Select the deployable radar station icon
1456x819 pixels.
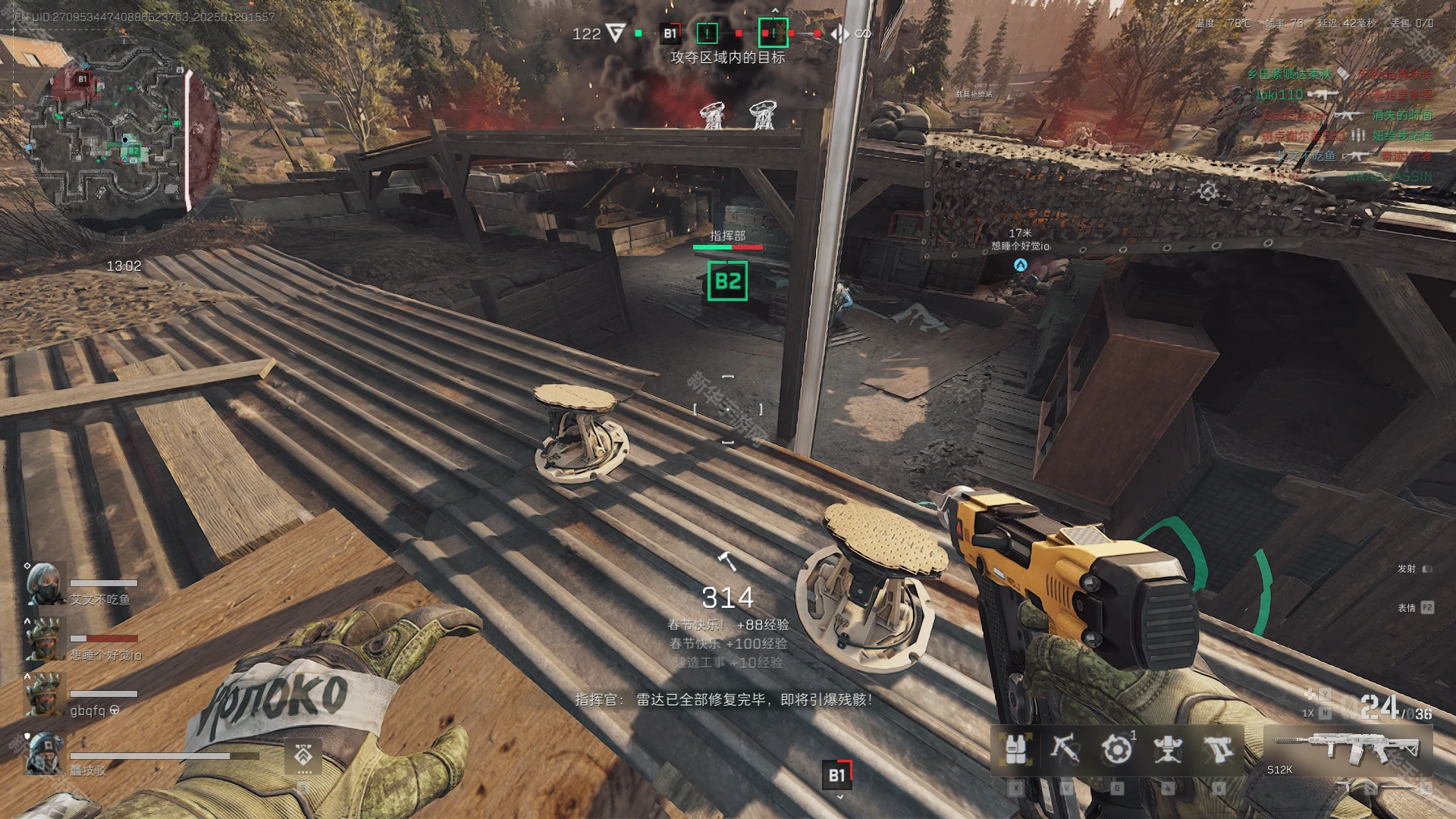[1167, 749]
